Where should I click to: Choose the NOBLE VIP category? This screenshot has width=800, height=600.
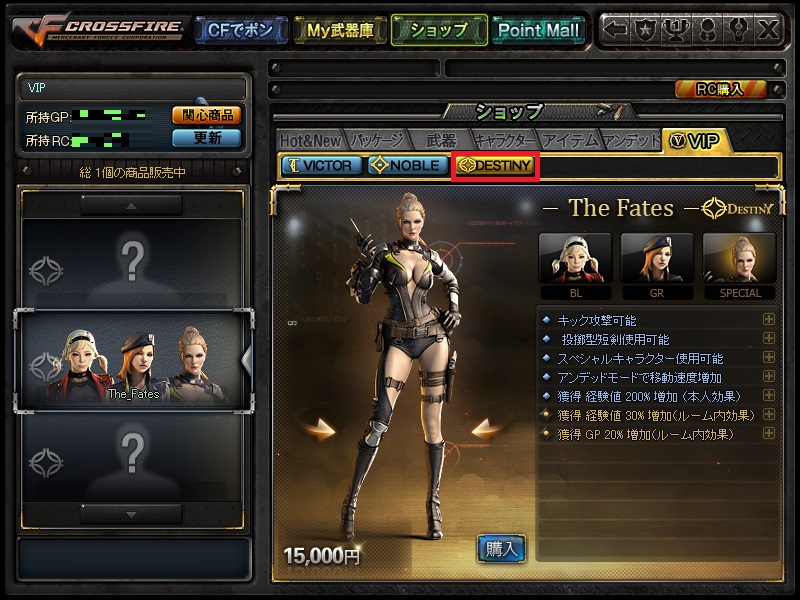coord(406,165)
